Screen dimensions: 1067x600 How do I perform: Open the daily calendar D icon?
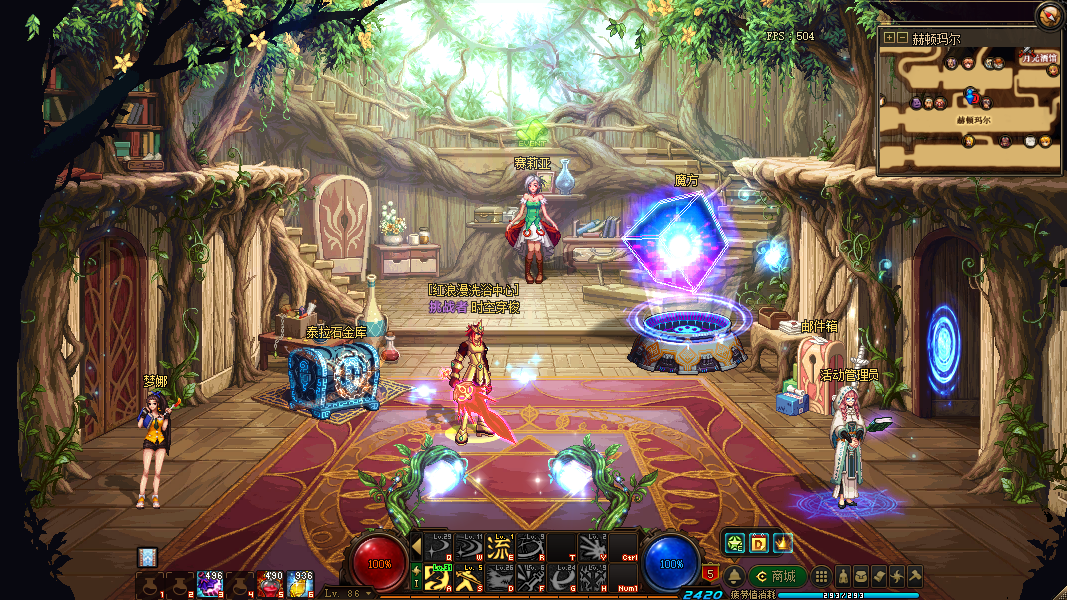[x=758, y=543]
